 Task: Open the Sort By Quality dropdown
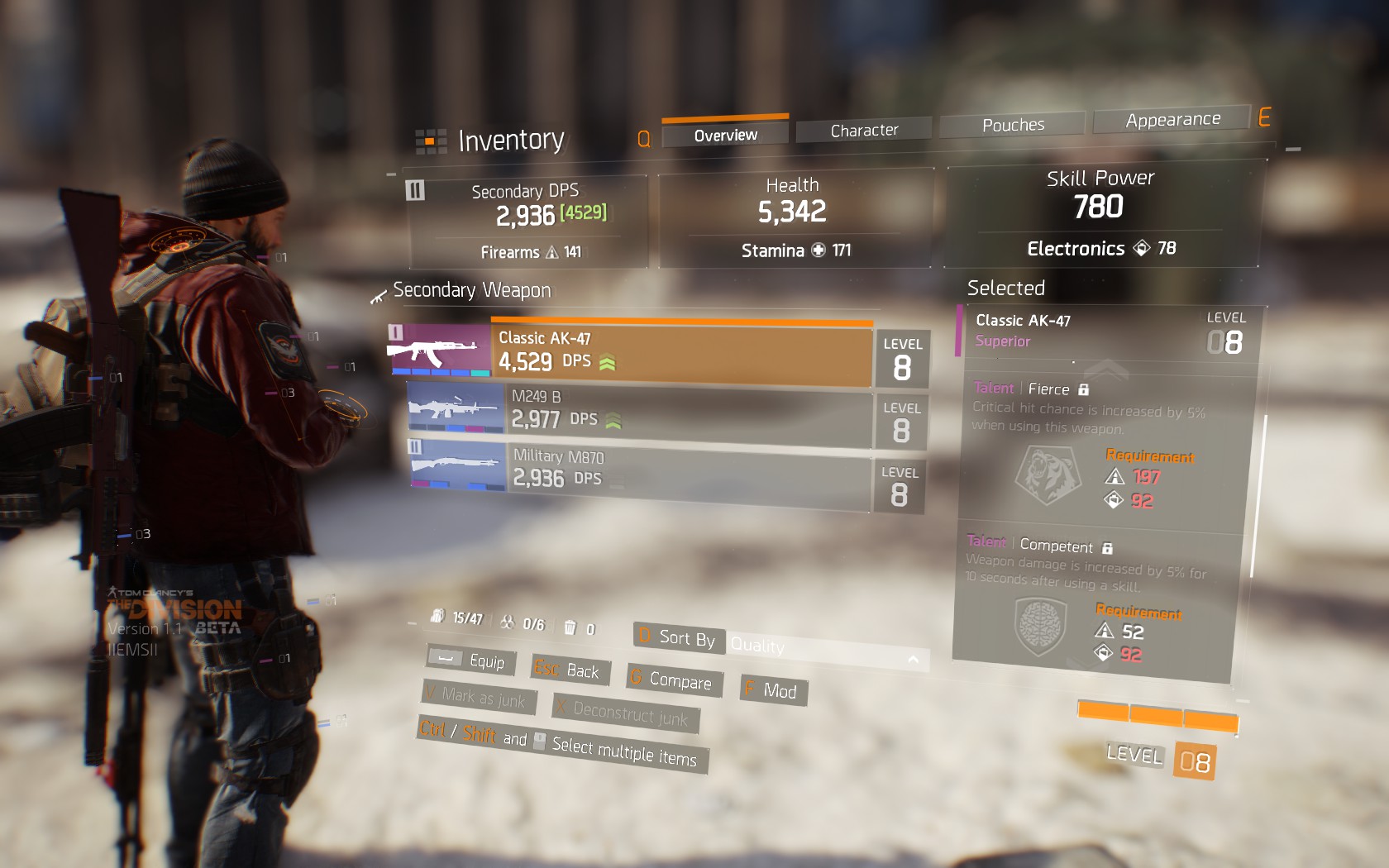(x=825, y=651)
